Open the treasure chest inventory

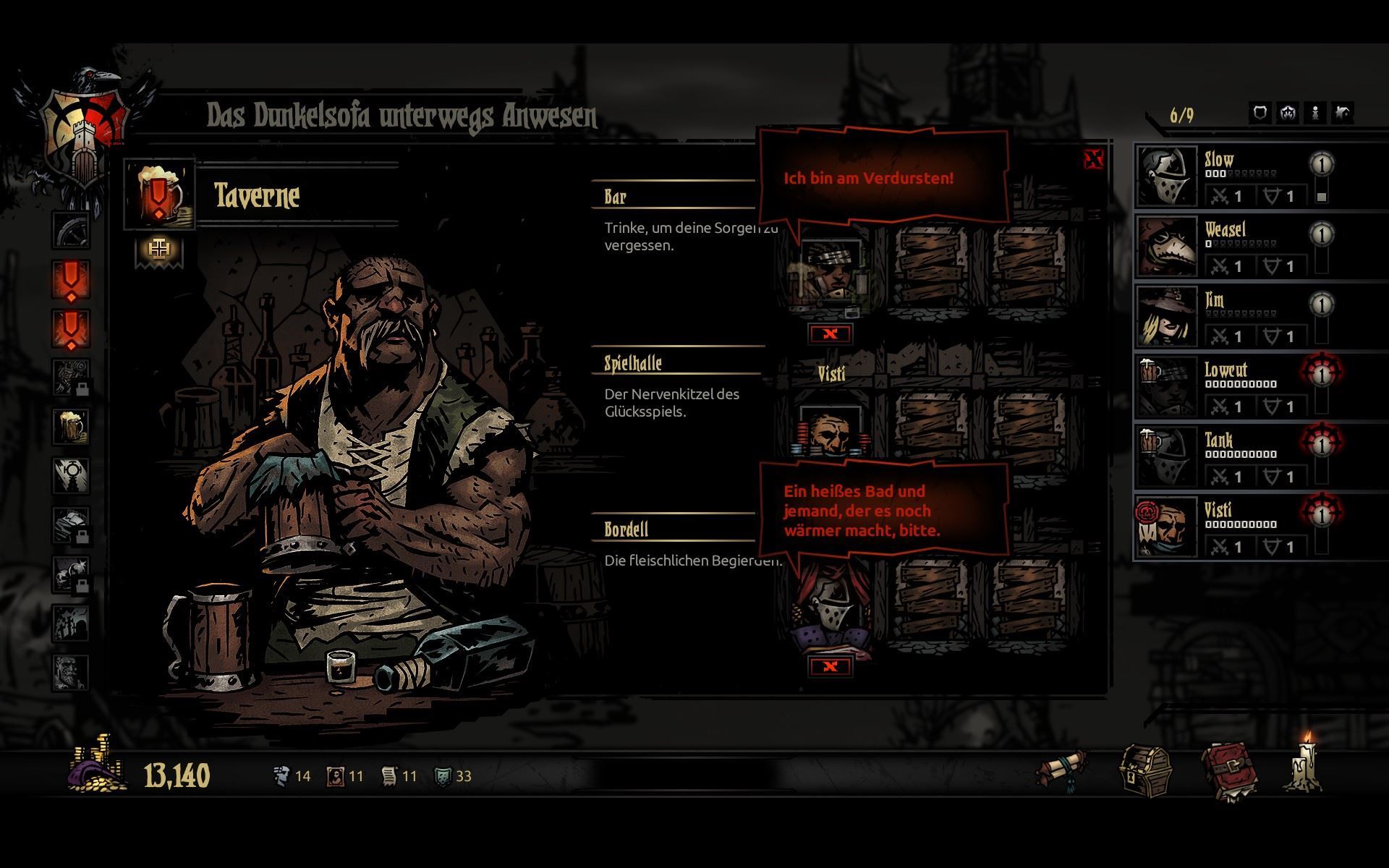point(1145,772)
